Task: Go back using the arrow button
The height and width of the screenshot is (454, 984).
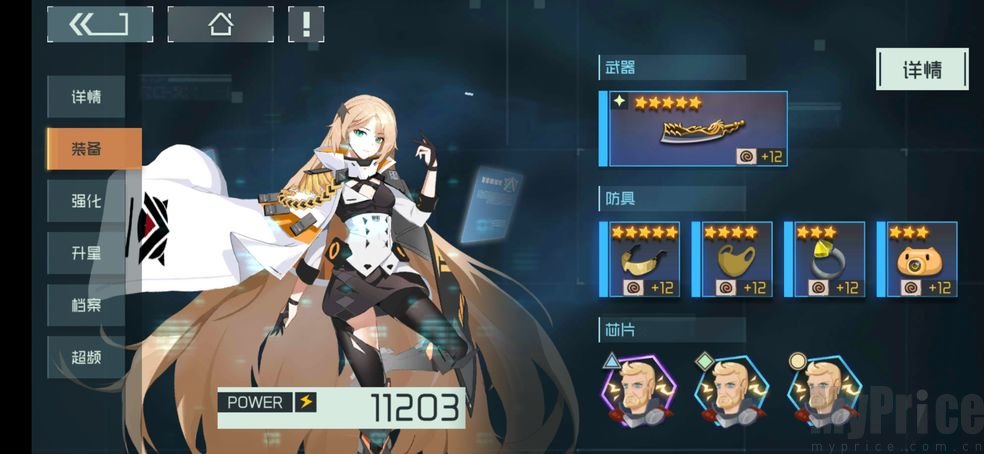Action: click(99, 24)
